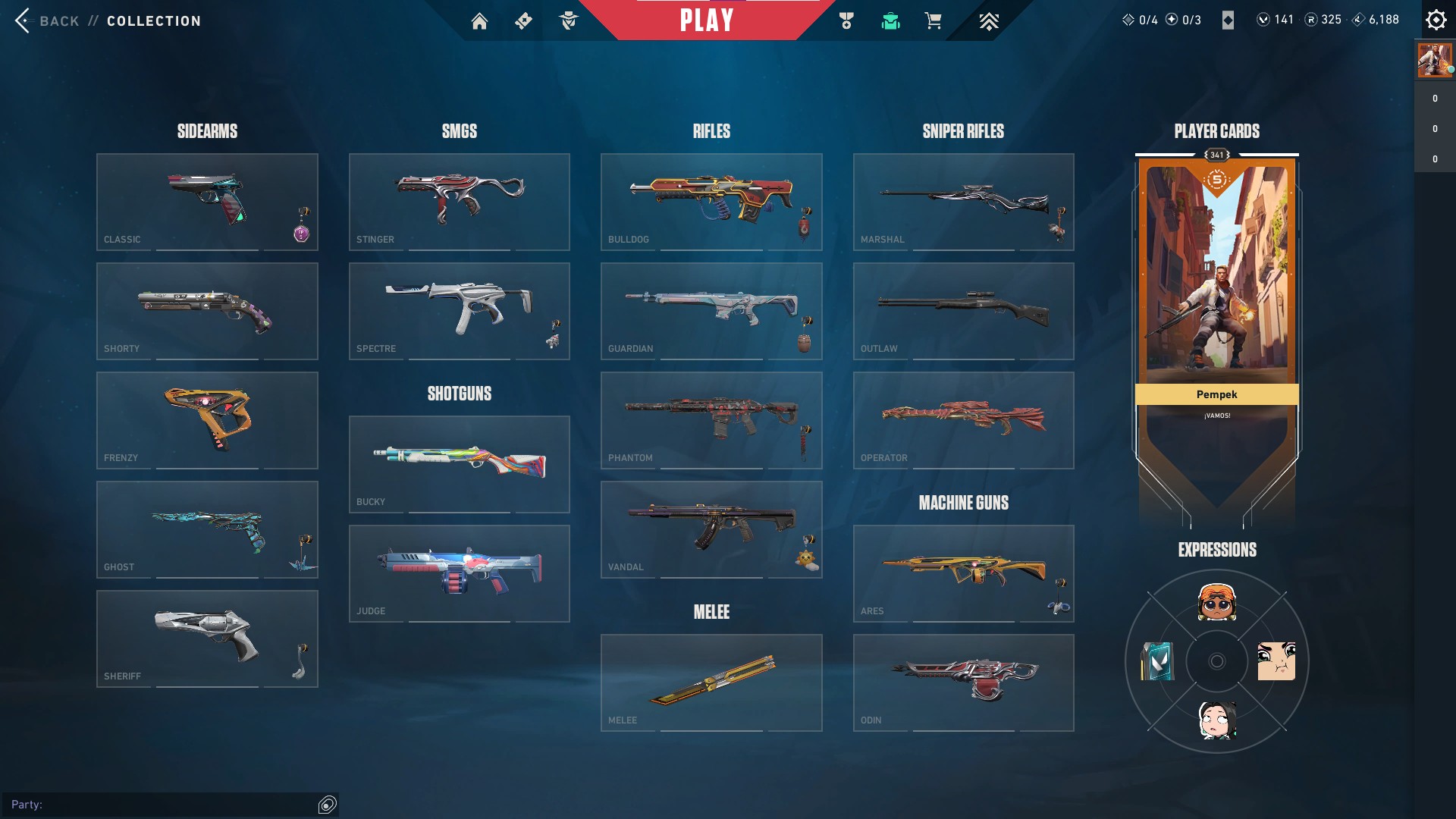1456x819 pixels.
Task: Open the Battlepass ticket icon
Action: (522, 20)
